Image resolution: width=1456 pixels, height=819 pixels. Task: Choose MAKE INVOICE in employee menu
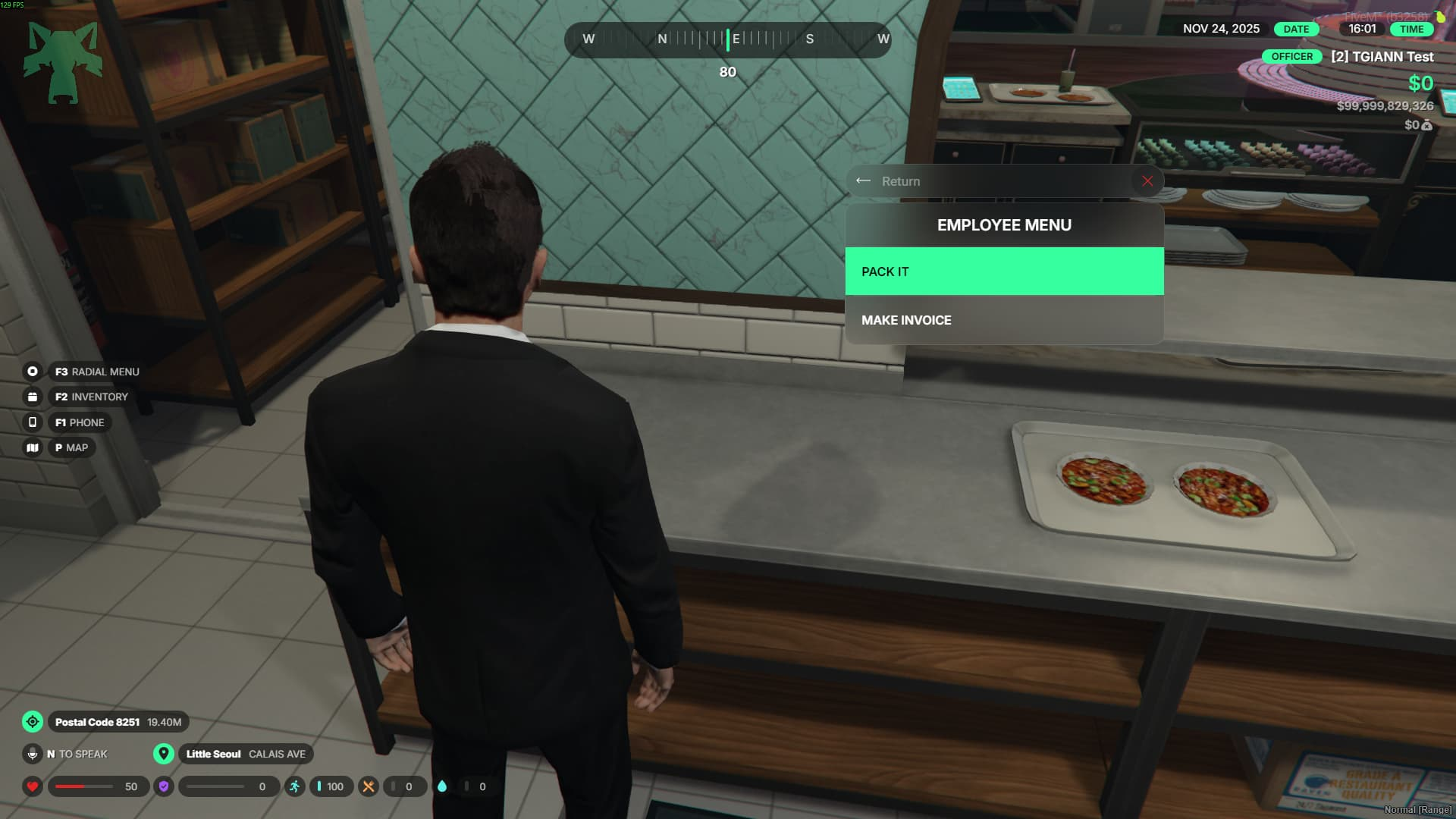coord(1003,320)
